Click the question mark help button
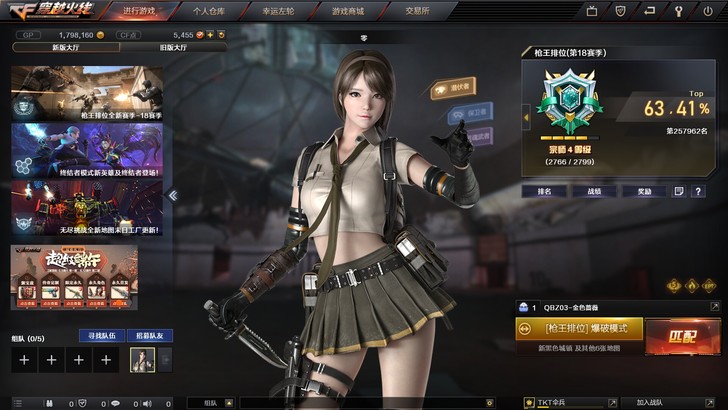Image resolution: width=728 pixels, height=410 pixels. click(x=698, y=190)
